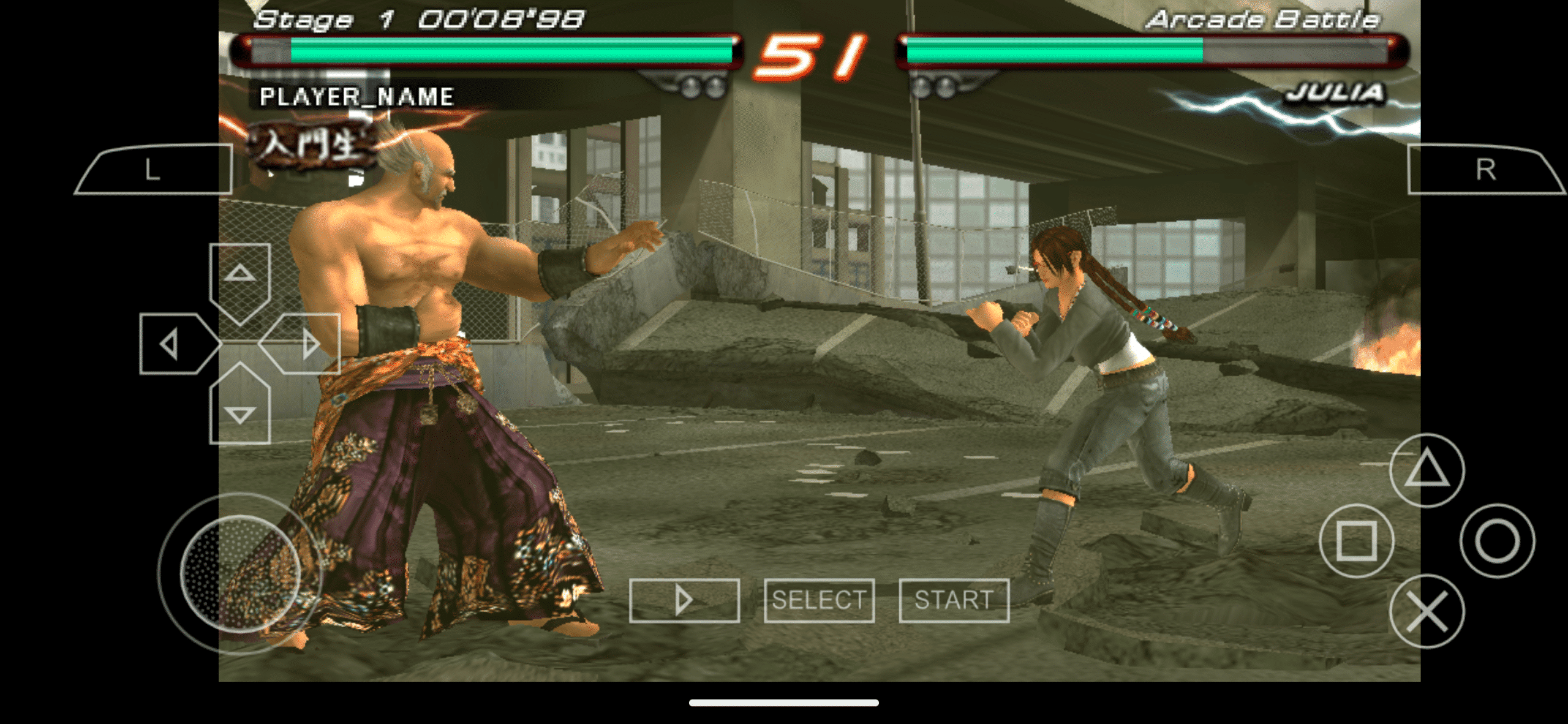This screenshot has width=1568, height=724.
Task: Tap the SELECT button
Action: click(x=820, y=601)
